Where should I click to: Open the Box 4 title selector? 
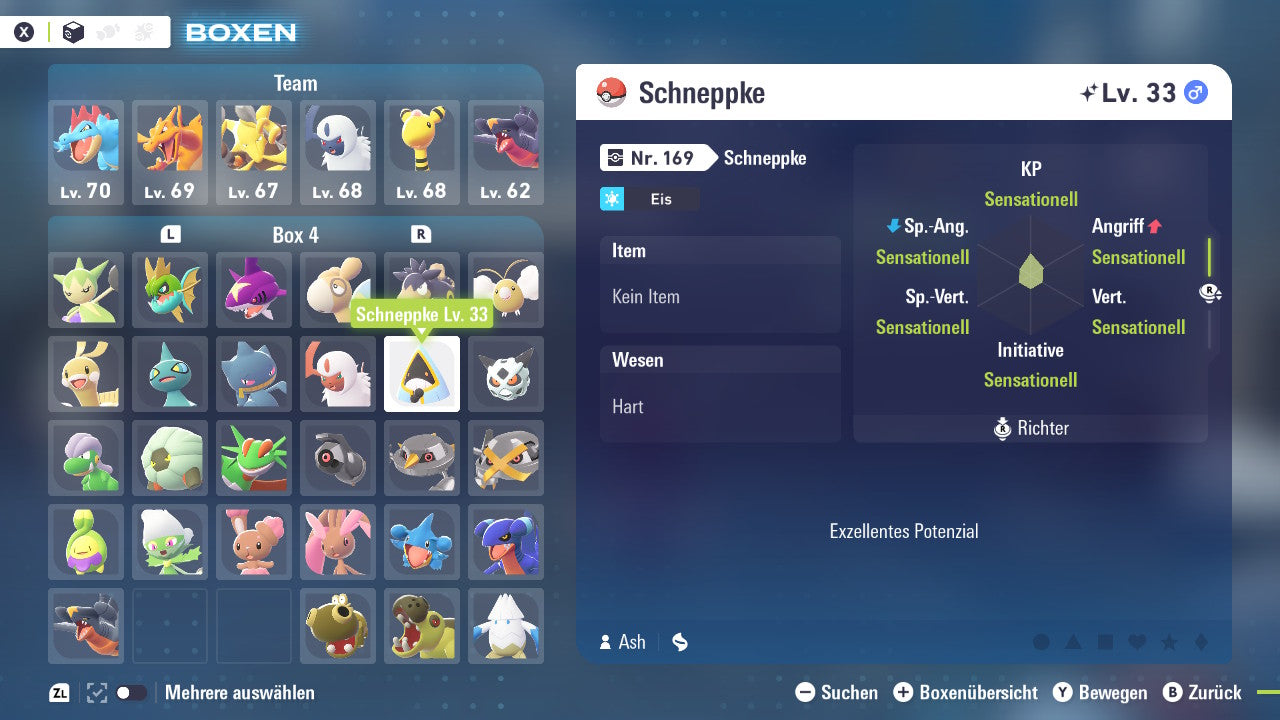tap(295, 235)
